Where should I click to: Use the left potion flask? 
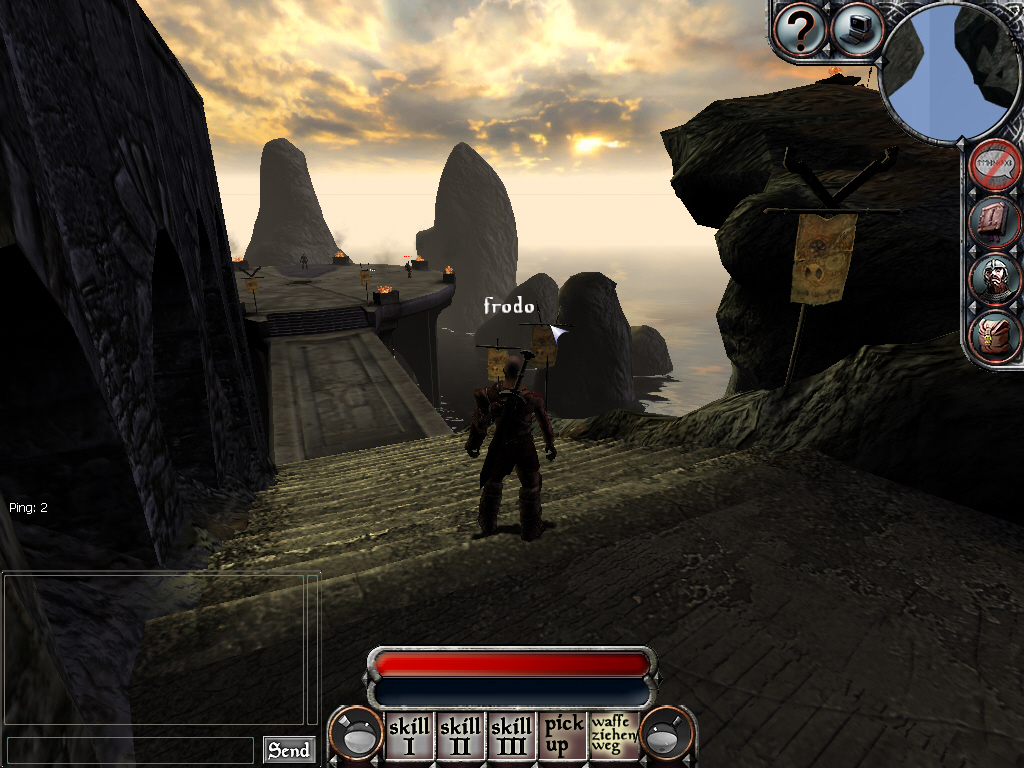click(356, 736)
